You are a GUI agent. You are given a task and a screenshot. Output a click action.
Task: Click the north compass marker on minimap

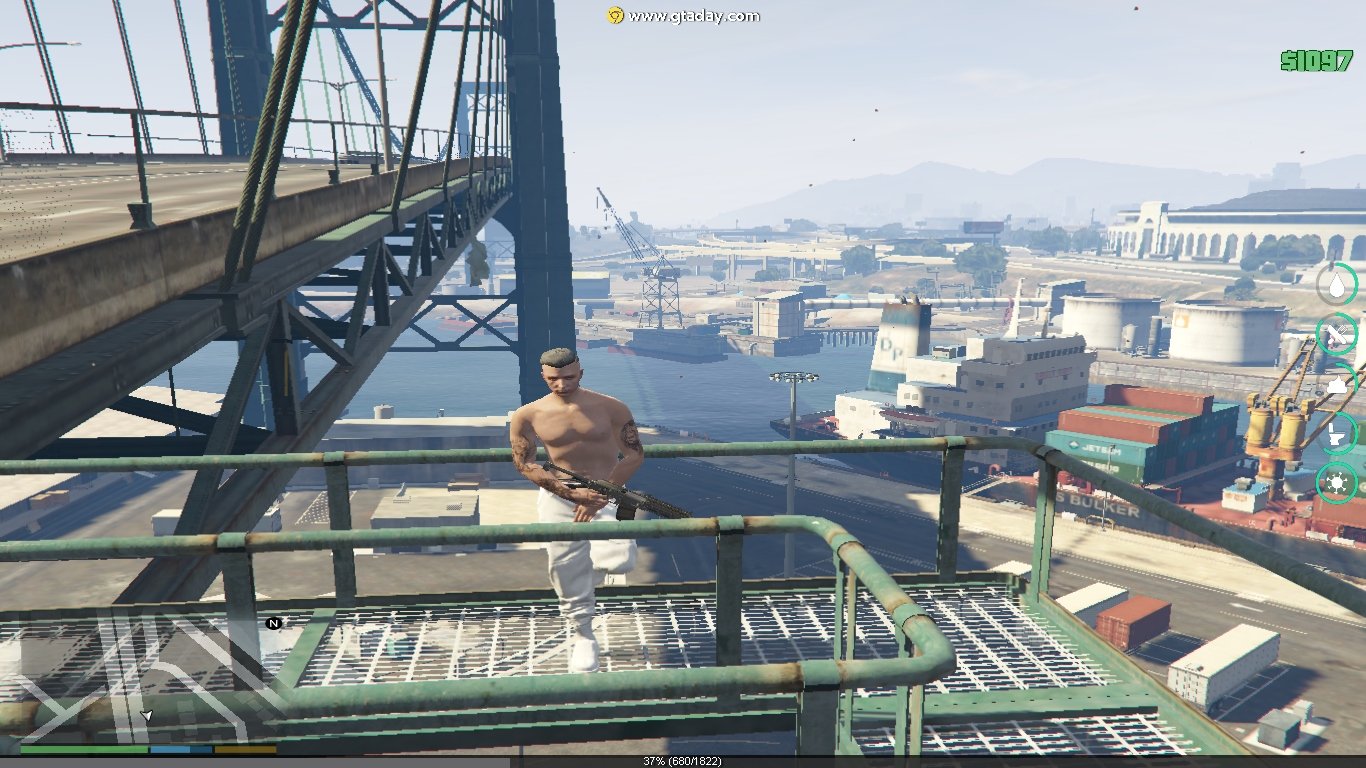pyautogui.click(x=273, y=623)
